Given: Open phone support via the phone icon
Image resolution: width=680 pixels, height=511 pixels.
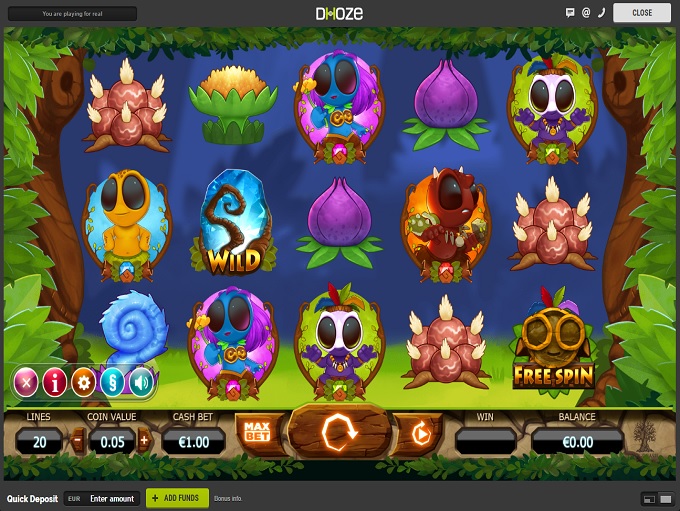Looking at the screenshot, I should [x=601, y=13].
